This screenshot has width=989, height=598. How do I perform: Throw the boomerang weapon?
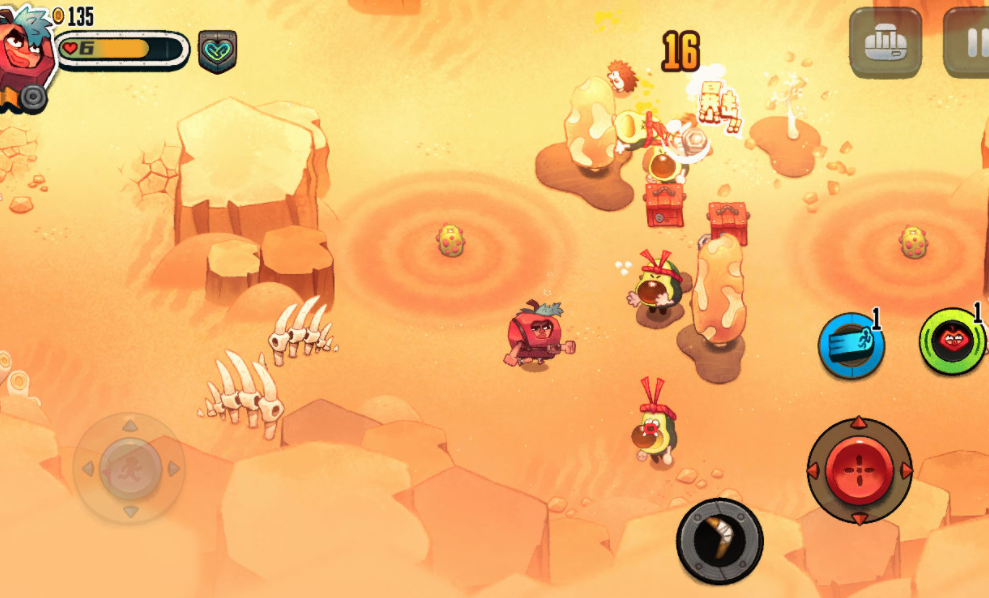tap(719, 541)
